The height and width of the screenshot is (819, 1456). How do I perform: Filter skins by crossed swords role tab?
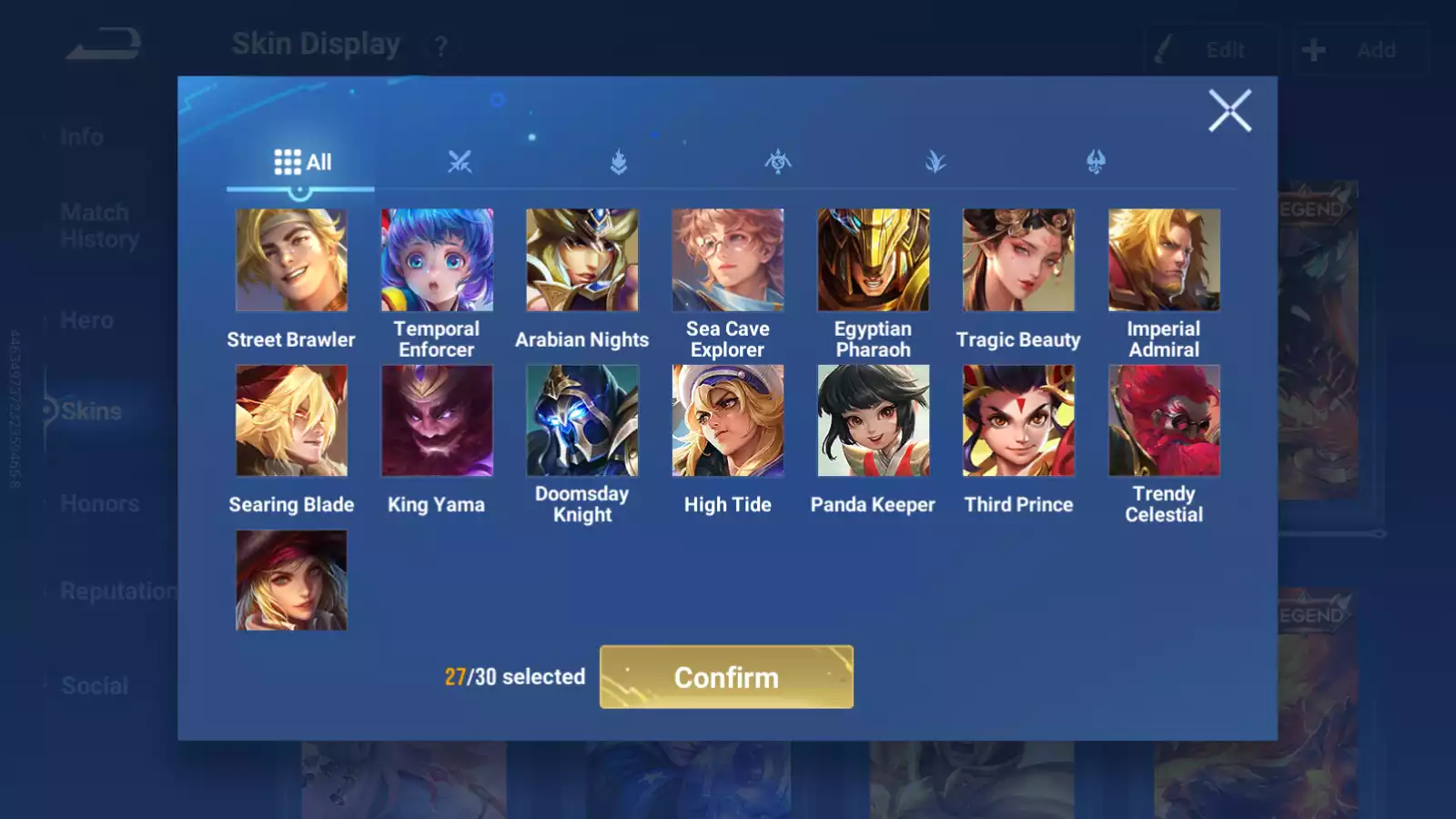point(460,162)
